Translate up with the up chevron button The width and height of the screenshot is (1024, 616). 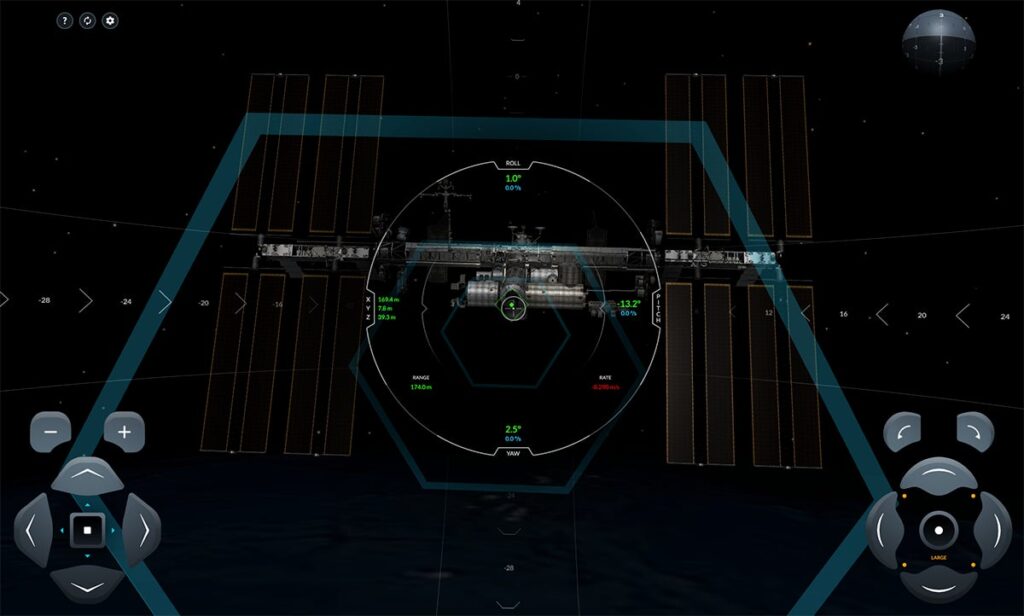click(x=87, y=474)
